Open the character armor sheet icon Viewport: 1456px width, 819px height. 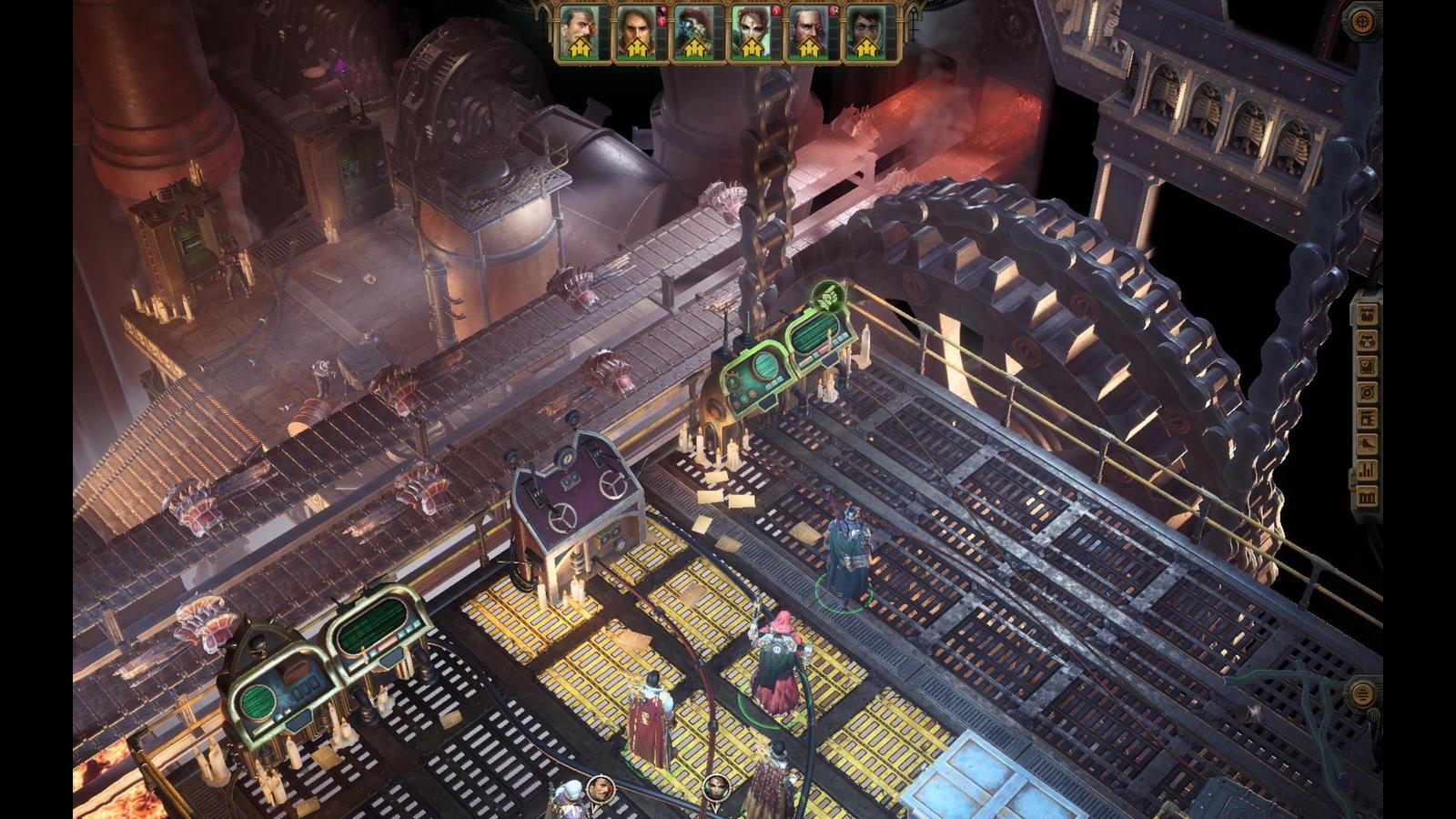pyautogui.click(x=1366, y=340)
